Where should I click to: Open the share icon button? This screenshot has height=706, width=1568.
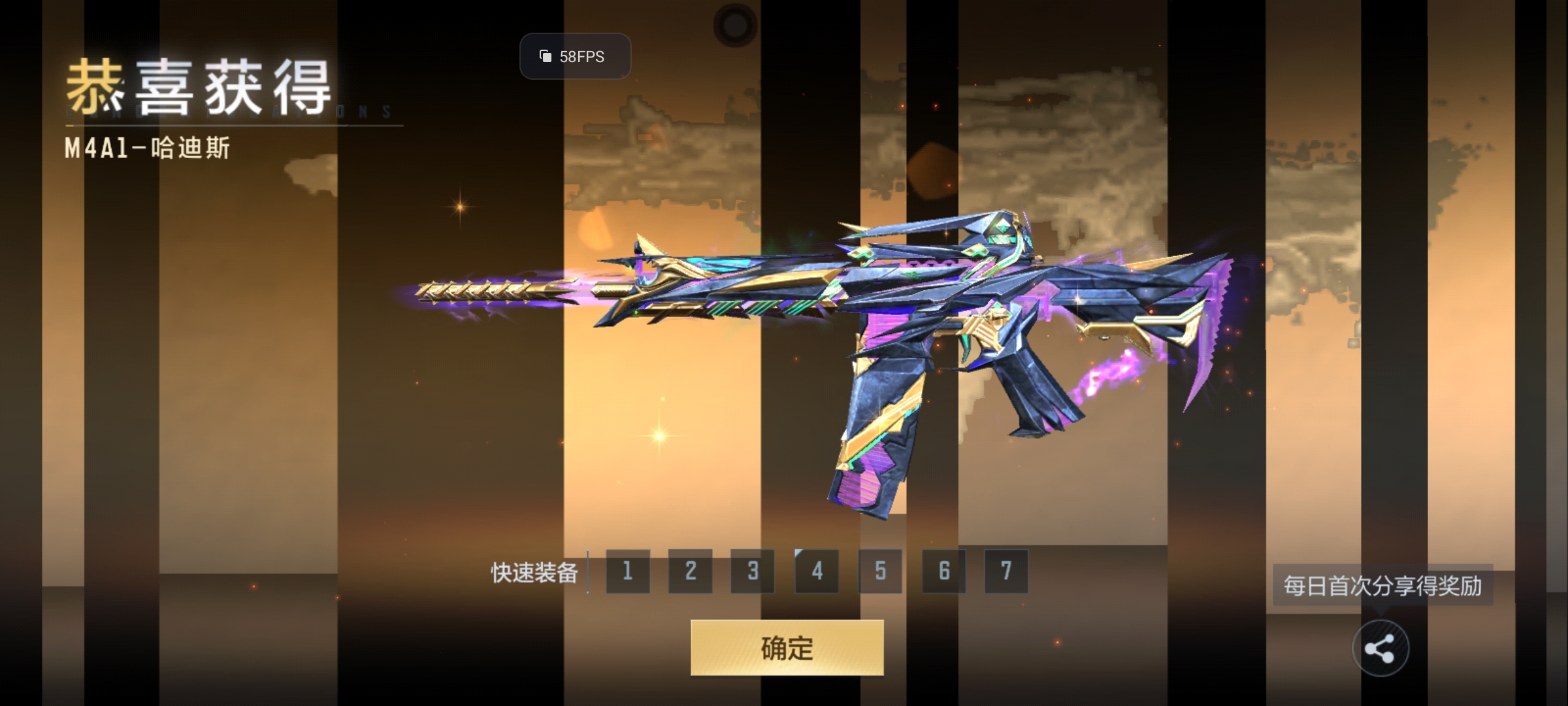(x=1380, y=648)
